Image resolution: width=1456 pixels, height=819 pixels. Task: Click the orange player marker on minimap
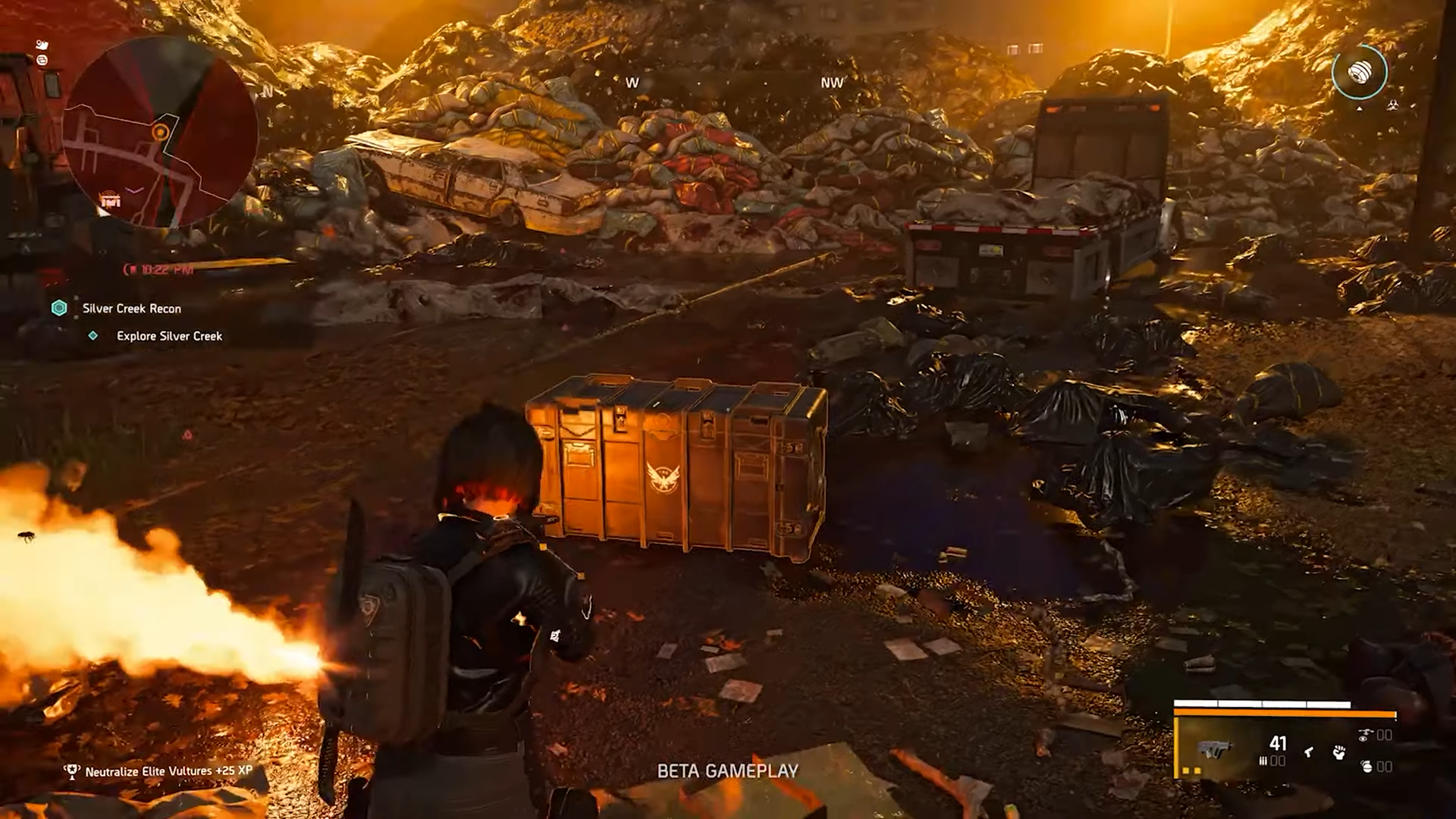point(160,133)
